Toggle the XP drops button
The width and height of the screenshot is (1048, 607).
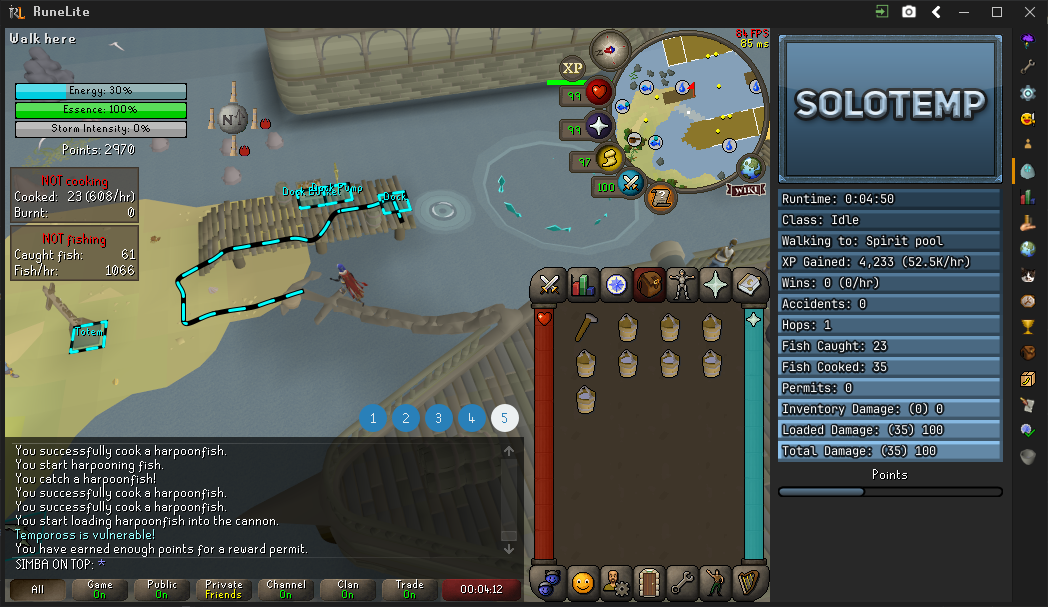[x=572, y=68]
